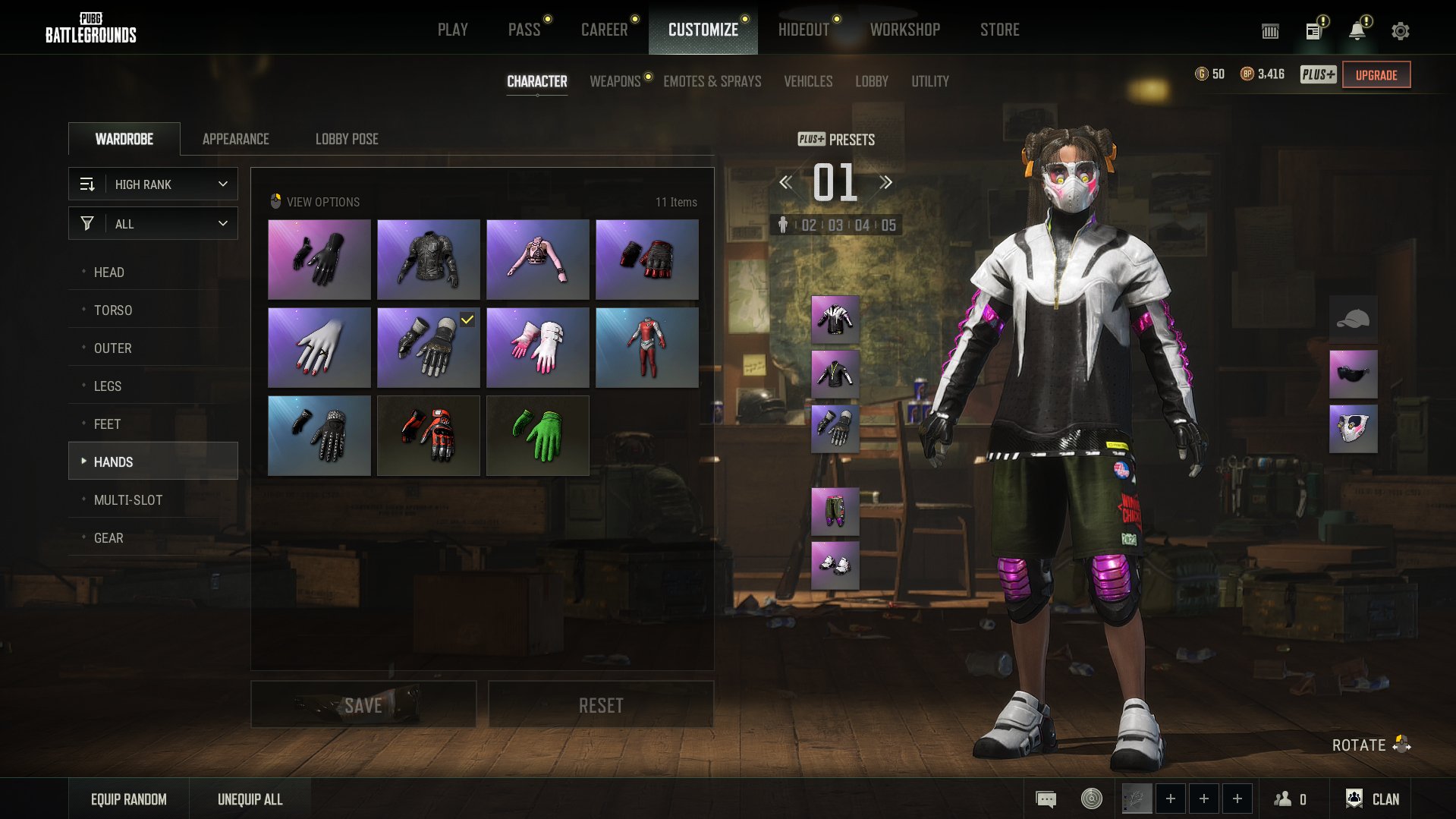The width and height of the screenshot is (1456, 819).
Task: Unequip all equipped items
Action: click(x=250, y=799)
